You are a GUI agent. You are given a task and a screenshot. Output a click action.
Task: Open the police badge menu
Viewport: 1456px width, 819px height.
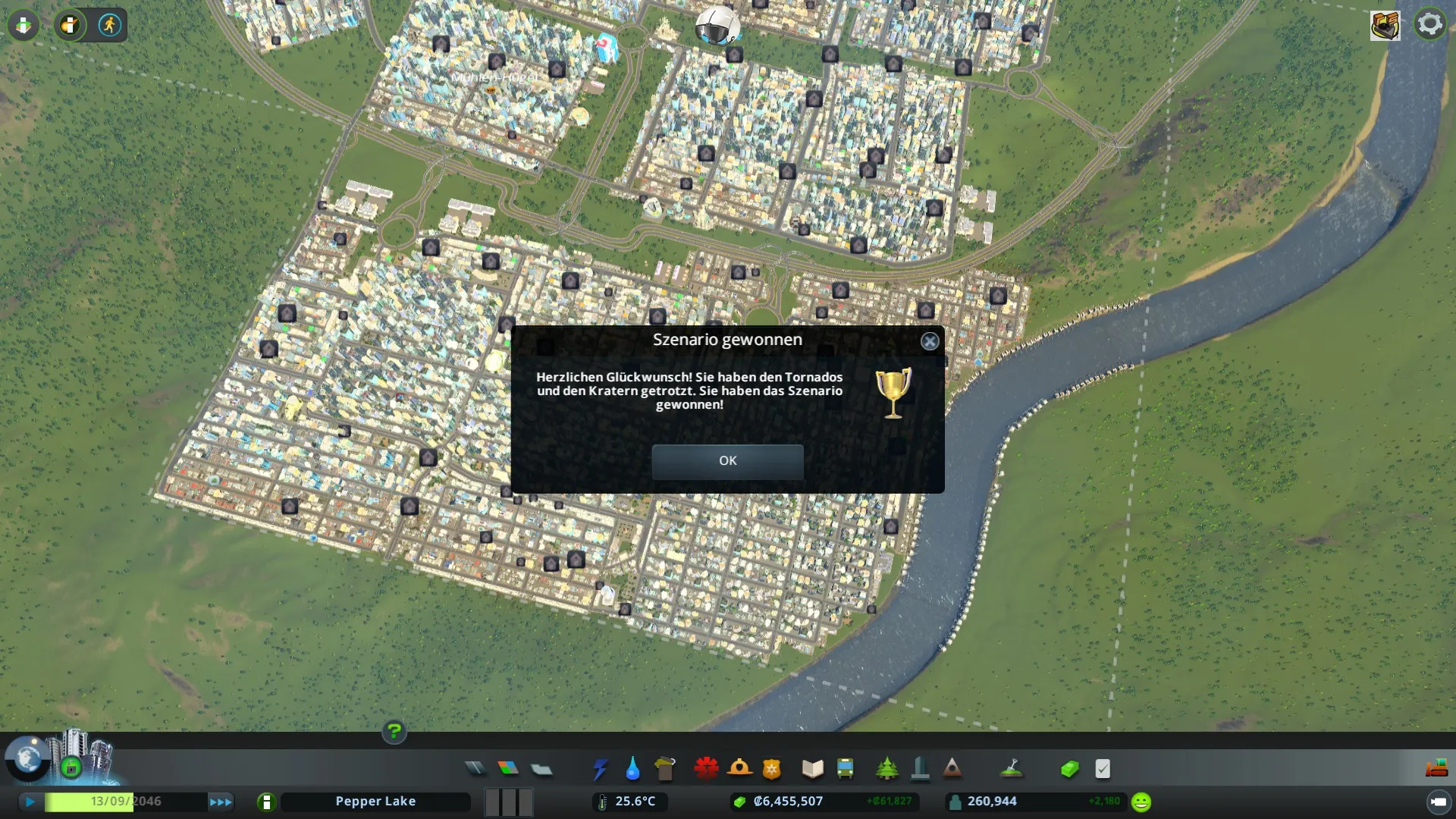[772, 769]
